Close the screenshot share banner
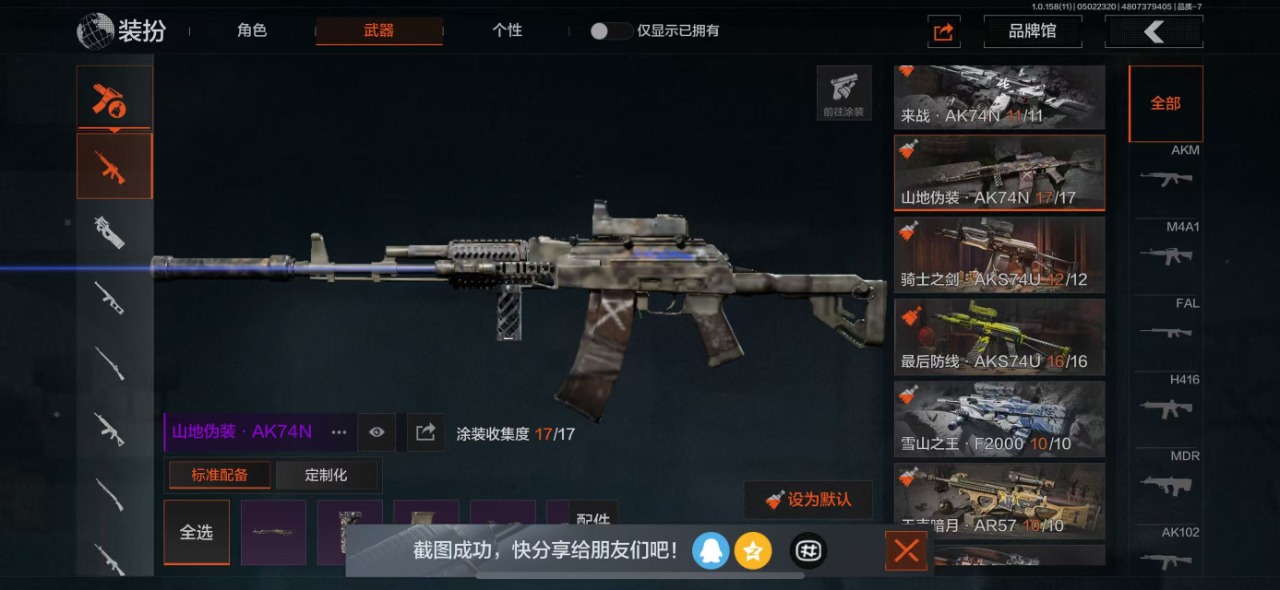This screenshot has height=590, width=1280. [x=906, y=551]
